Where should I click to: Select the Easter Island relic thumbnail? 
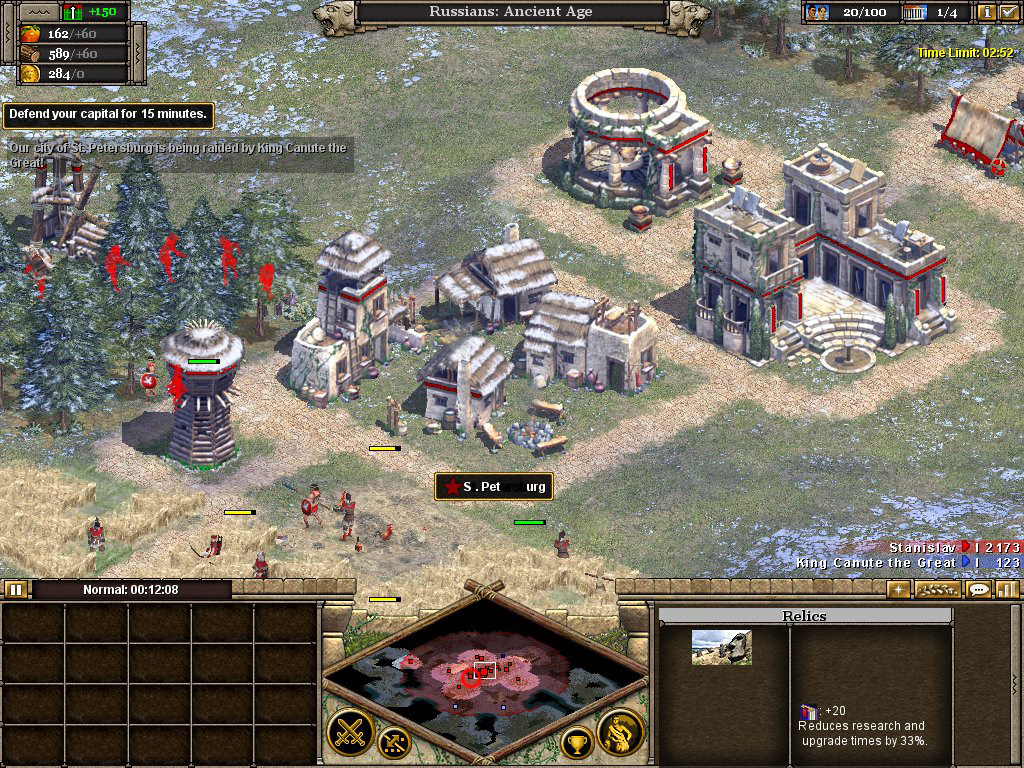click(721, 648)
